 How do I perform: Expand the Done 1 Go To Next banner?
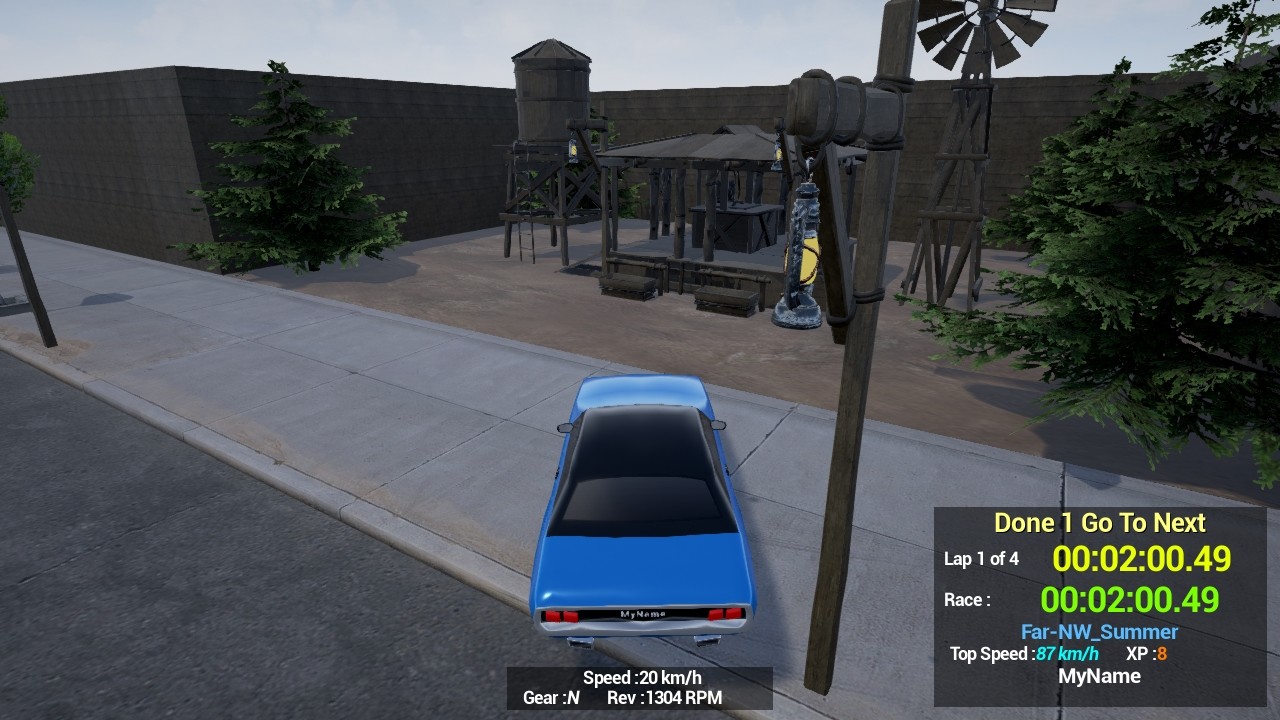[x=1099, y=522]
